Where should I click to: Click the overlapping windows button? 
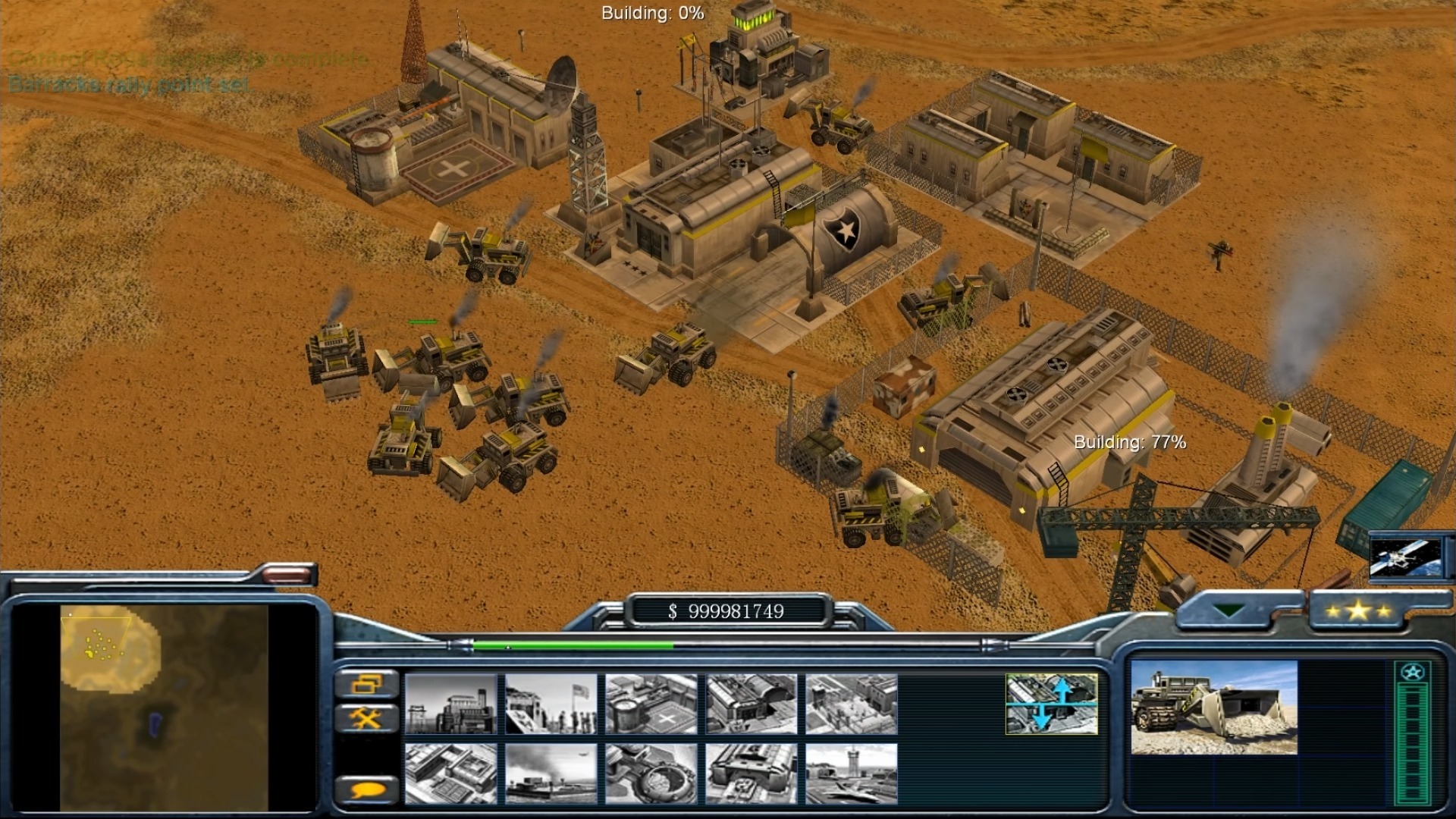367,684
